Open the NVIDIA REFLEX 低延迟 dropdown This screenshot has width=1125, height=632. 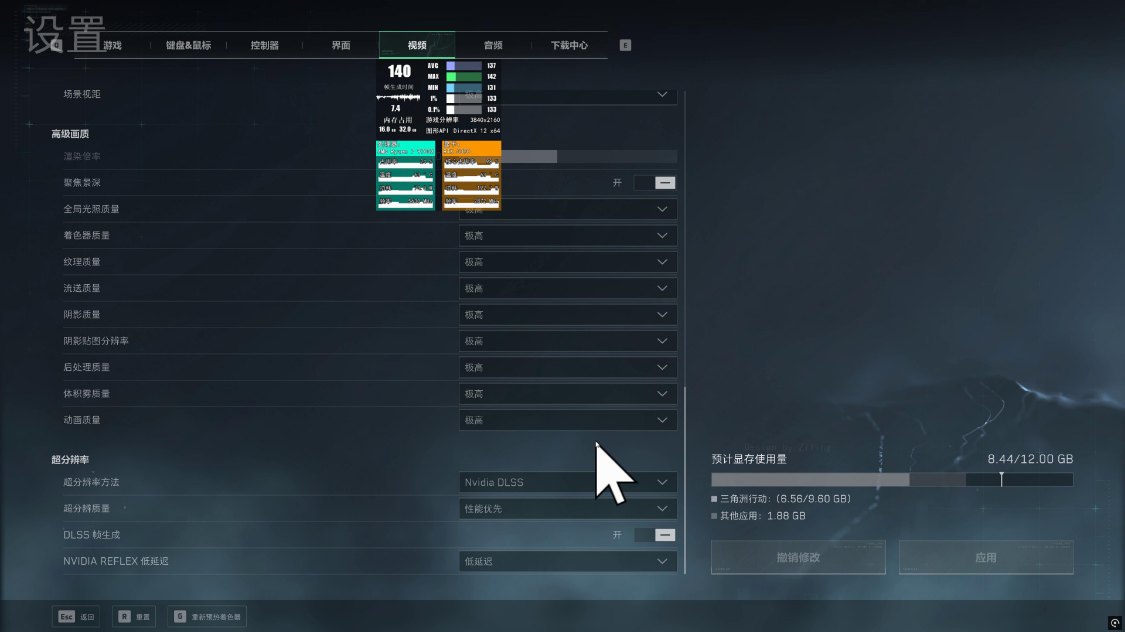point(567,562)
